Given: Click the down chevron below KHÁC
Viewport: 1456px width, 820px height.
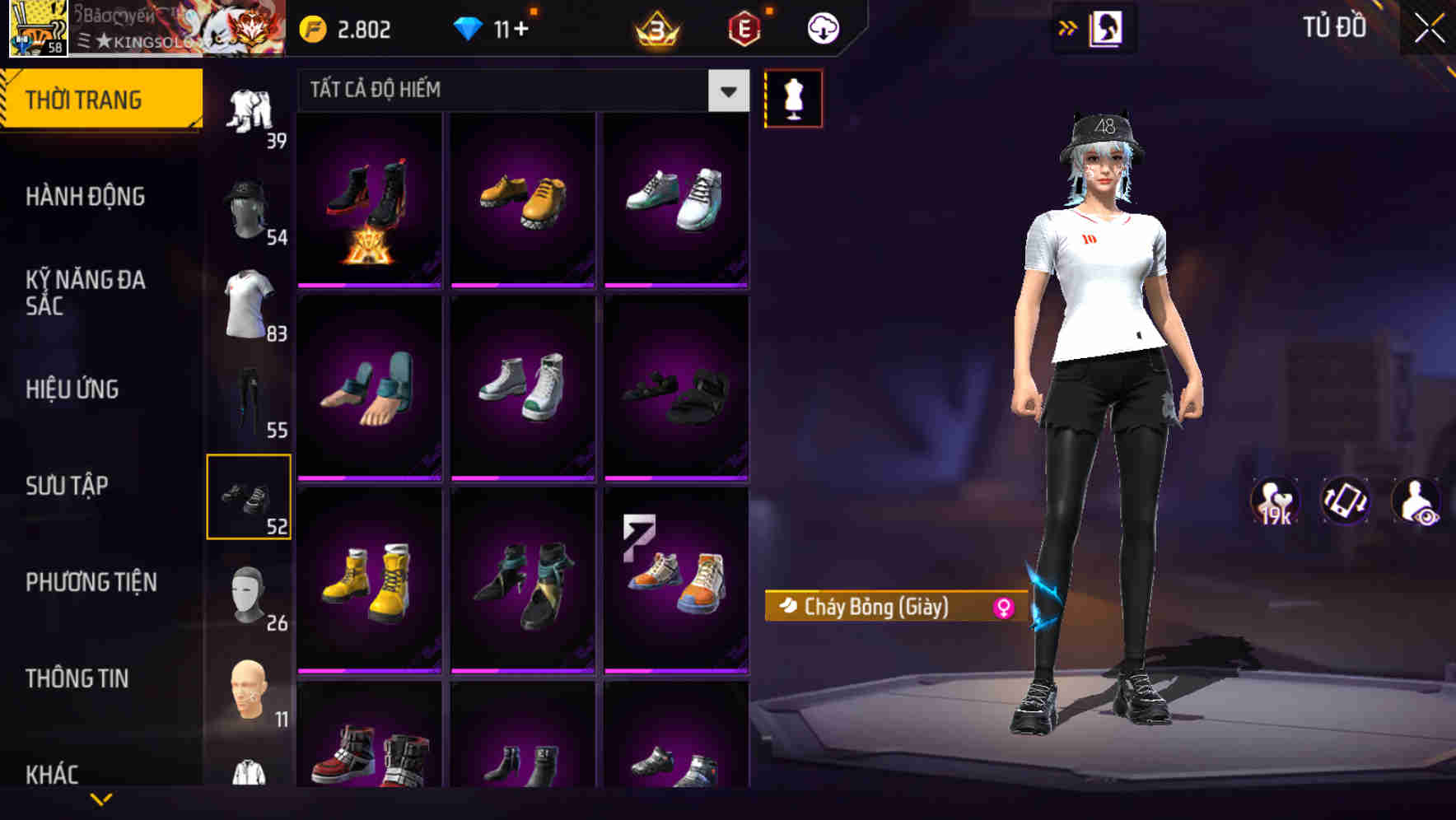Looking at the screenshot, I should tap(103, 800).
